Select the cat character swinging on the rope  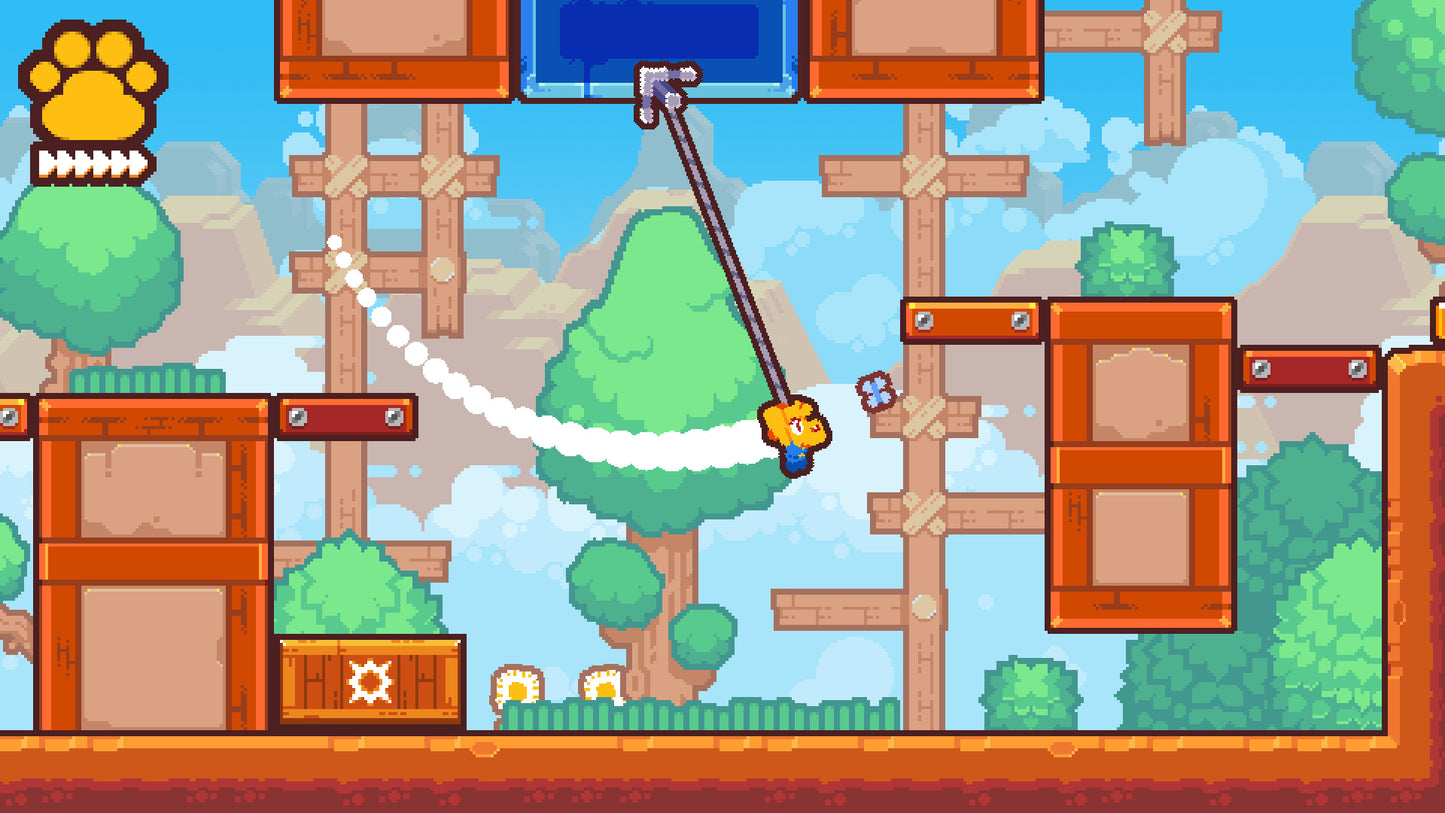797,437
